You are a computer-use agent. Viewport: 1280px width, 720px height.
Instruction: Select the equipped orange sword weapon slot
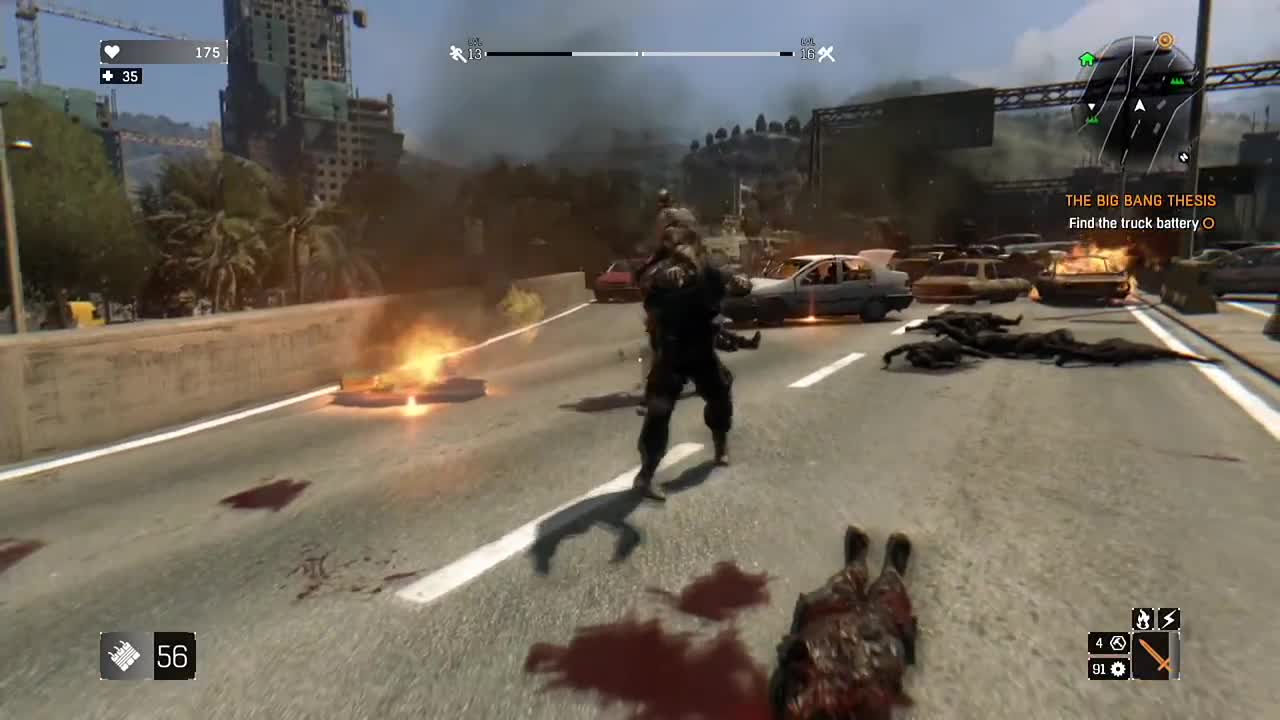point(1152,656)
